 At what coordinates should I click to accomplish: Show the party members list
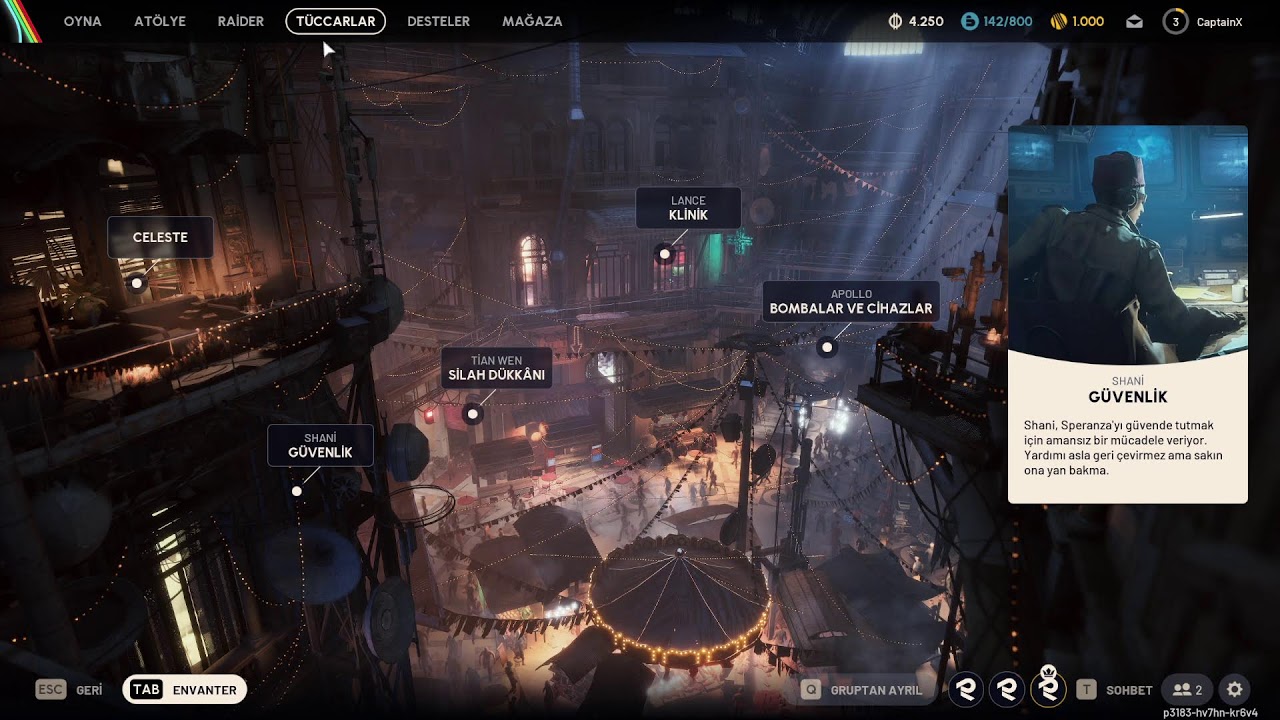tap(1187, 690)
